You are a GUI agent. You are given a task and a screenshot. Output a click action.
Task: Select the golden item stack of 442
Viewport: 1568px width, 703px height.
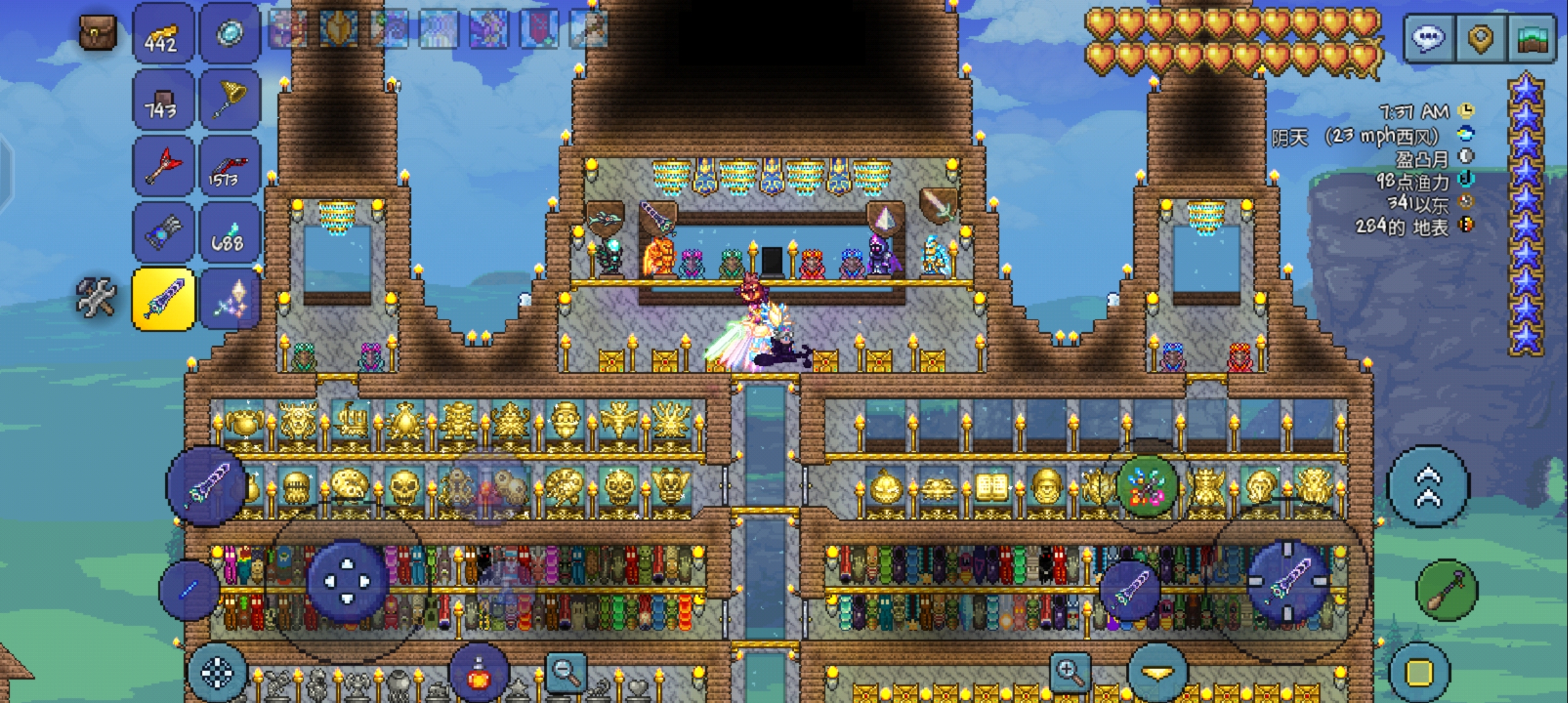pos(163,33)
